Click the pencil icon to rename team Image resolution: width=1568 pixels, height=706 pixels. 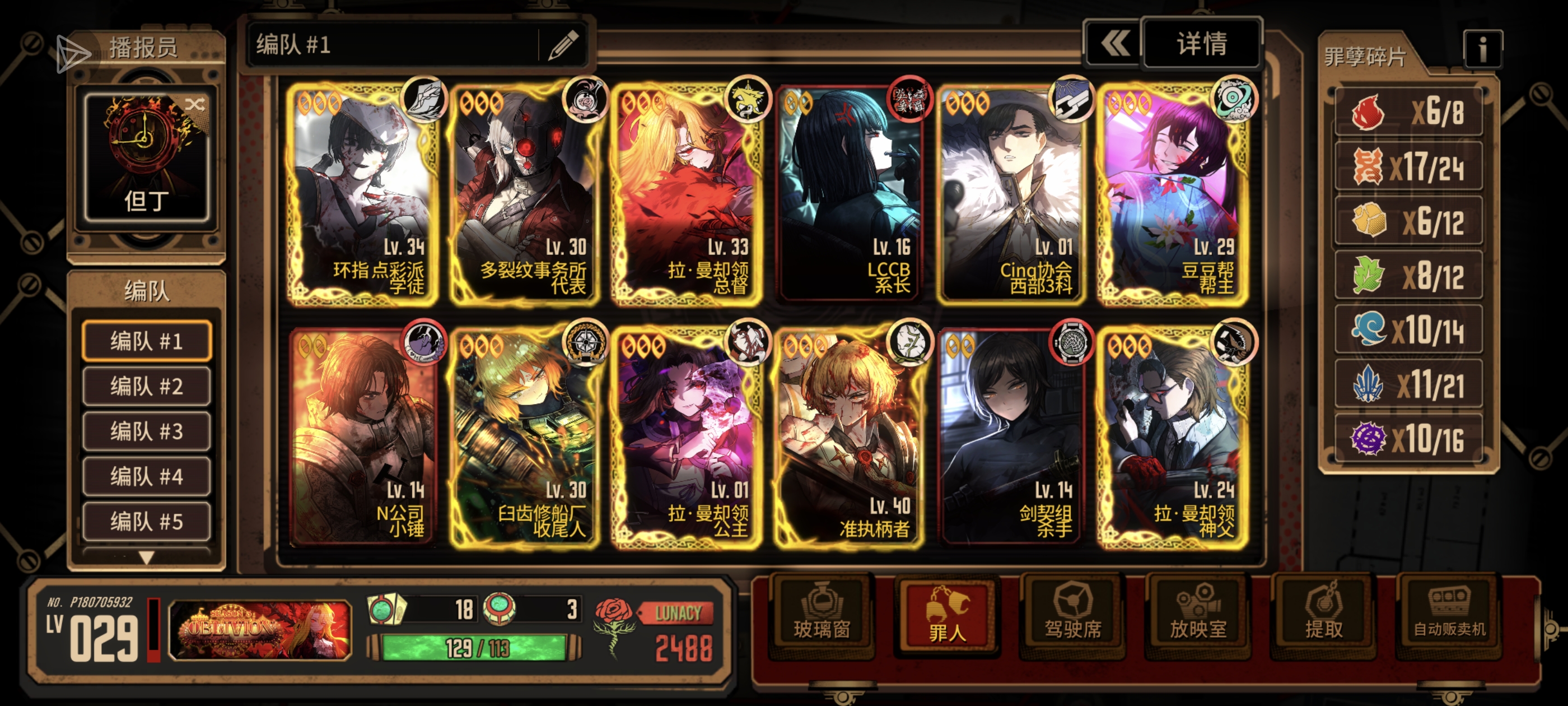[x=562, y=44]
